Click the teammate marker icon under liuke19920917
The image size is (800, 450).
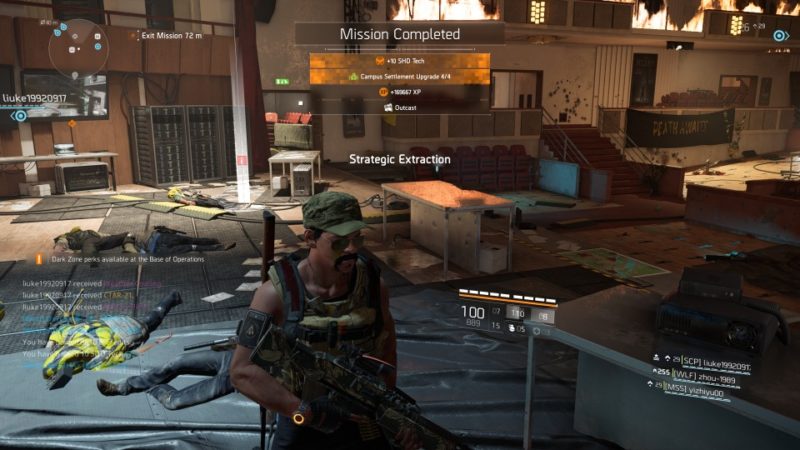click(x=19, y=115)
